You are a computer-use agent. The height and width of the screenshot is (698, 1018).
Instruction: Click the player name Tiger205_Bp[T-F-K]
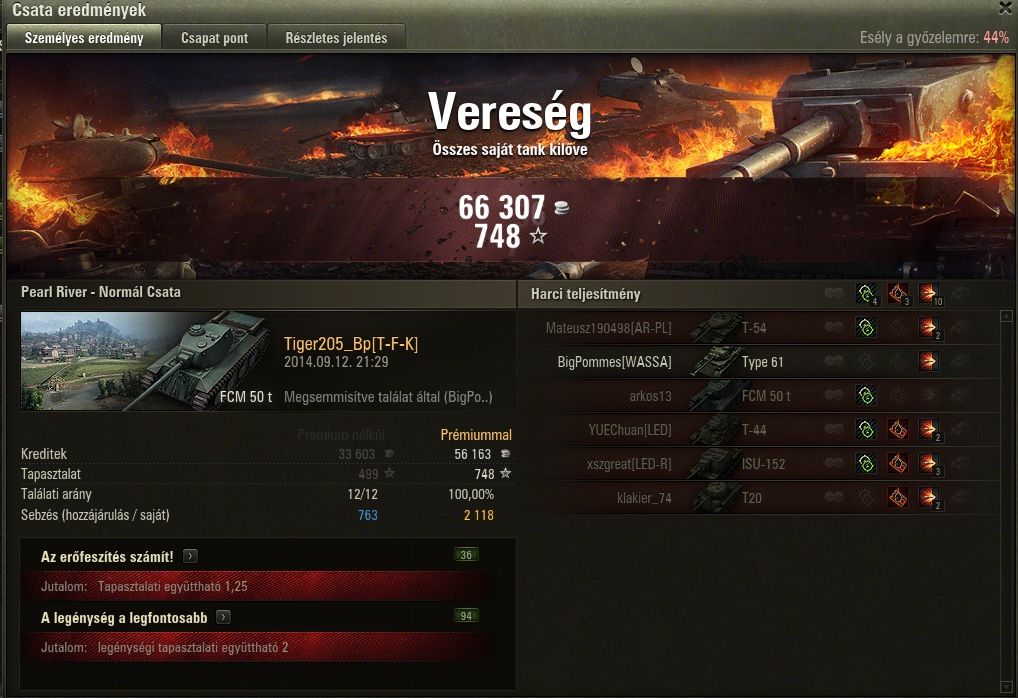coord(350,344)
